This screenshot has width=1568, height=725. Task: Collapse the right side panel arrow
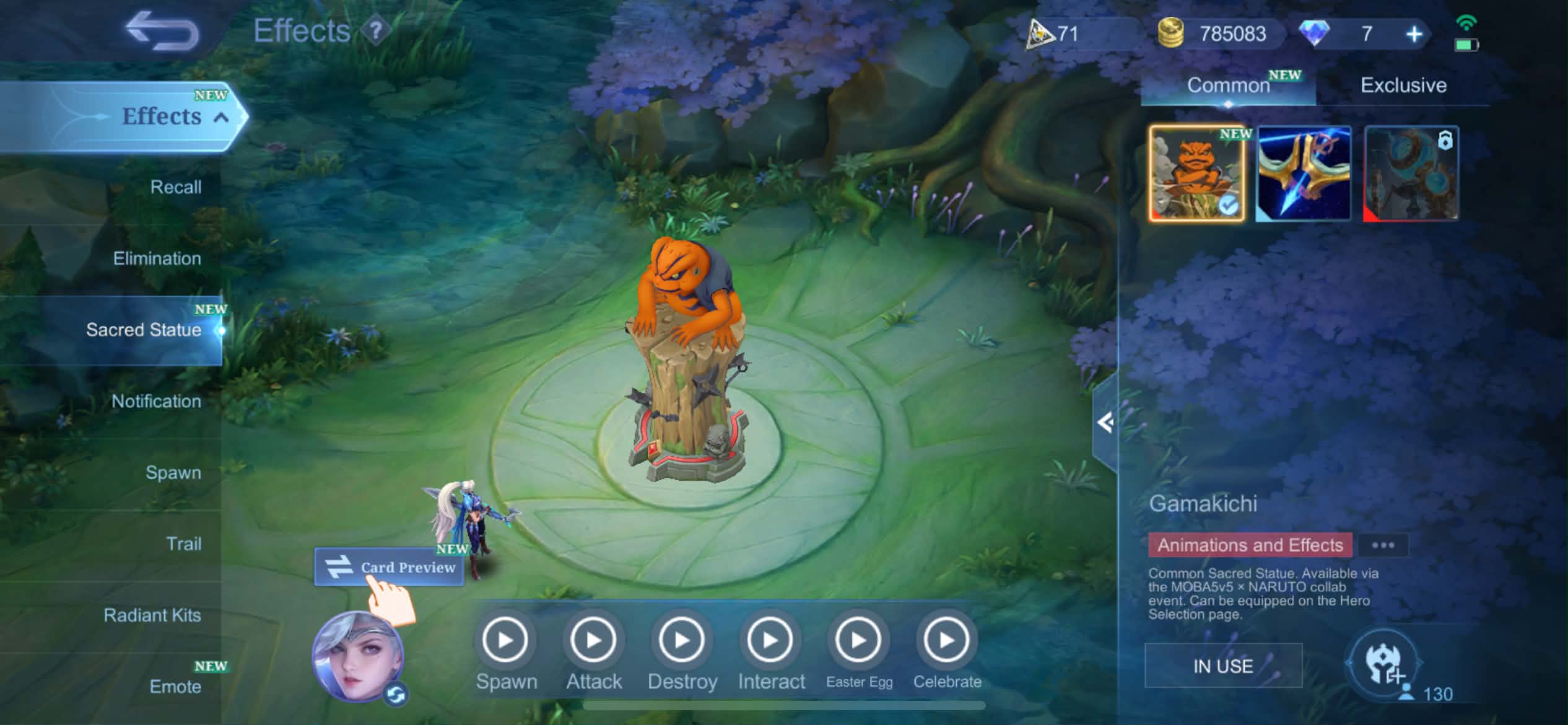[1105, 423]
